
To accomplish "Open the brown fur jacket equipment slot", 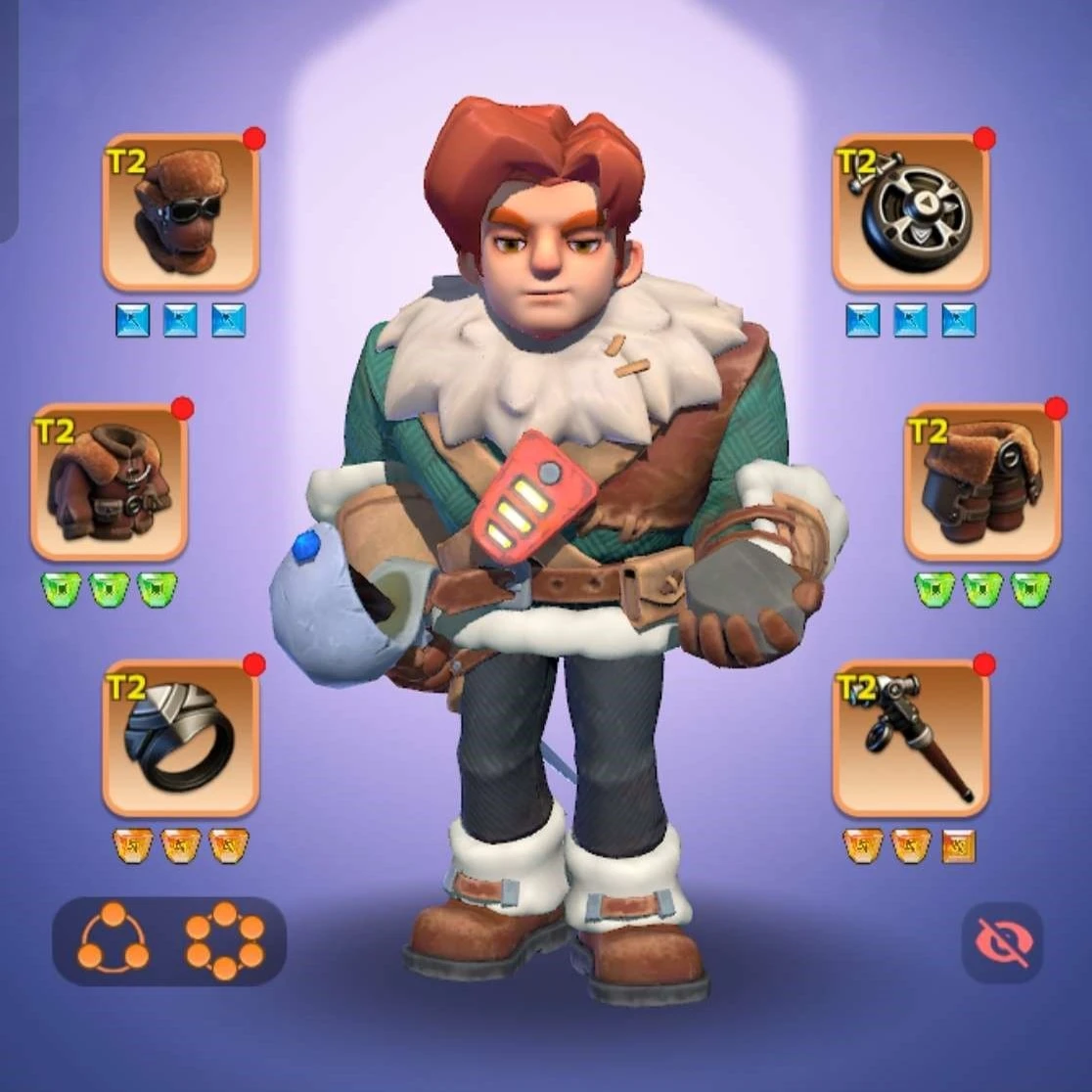I will (x=109, y=481).
